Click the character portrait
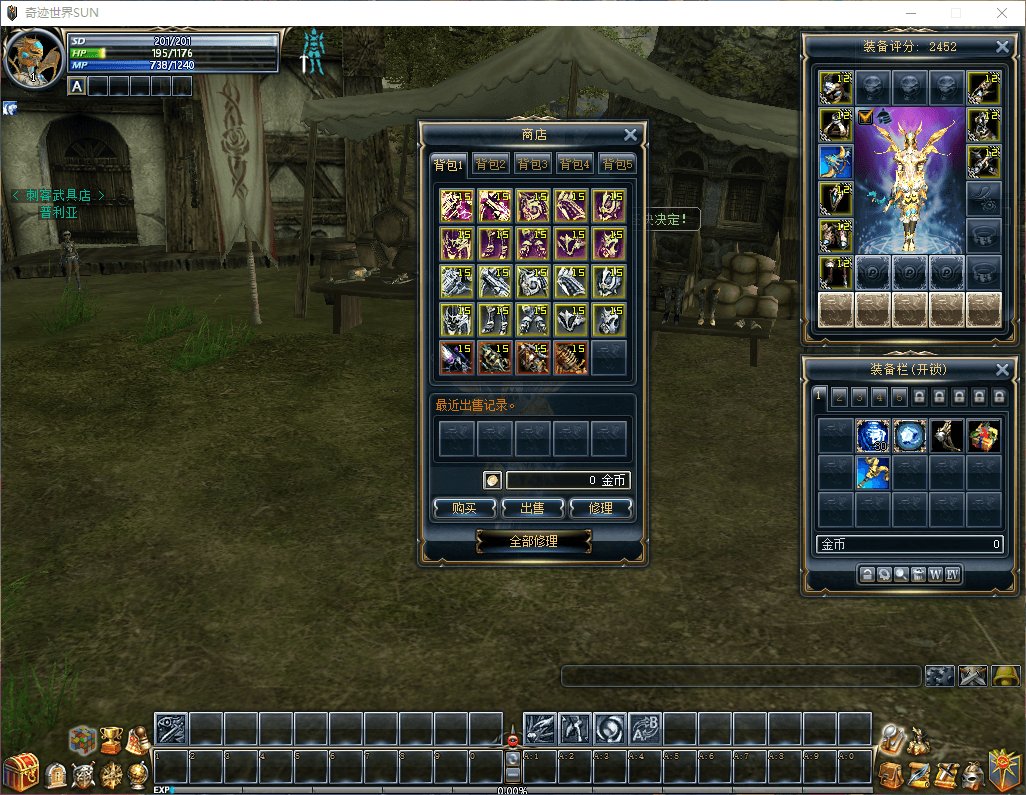The image size is (1026, 795). click(33, 57)
